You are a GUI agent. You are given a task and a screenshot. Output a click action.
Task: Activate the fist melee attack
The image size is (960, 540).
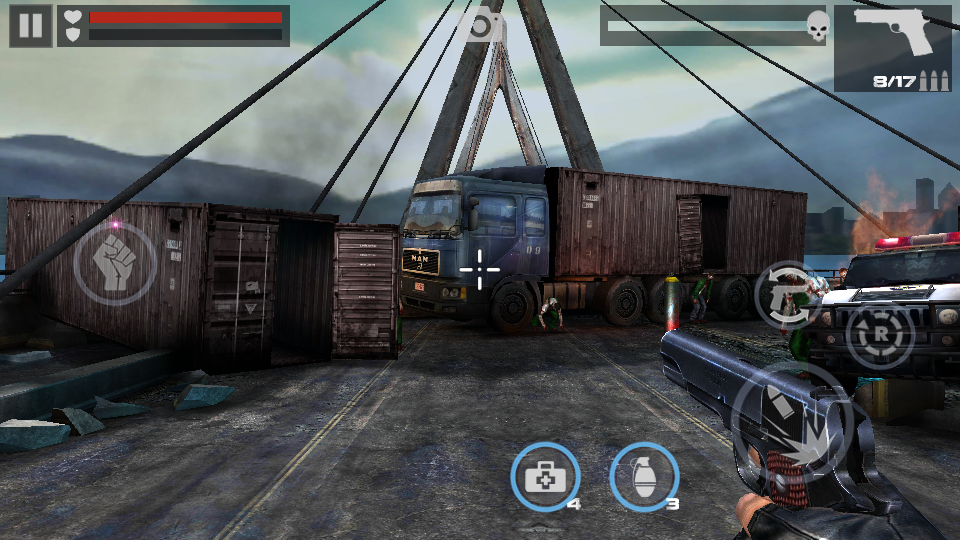point(115,263)
